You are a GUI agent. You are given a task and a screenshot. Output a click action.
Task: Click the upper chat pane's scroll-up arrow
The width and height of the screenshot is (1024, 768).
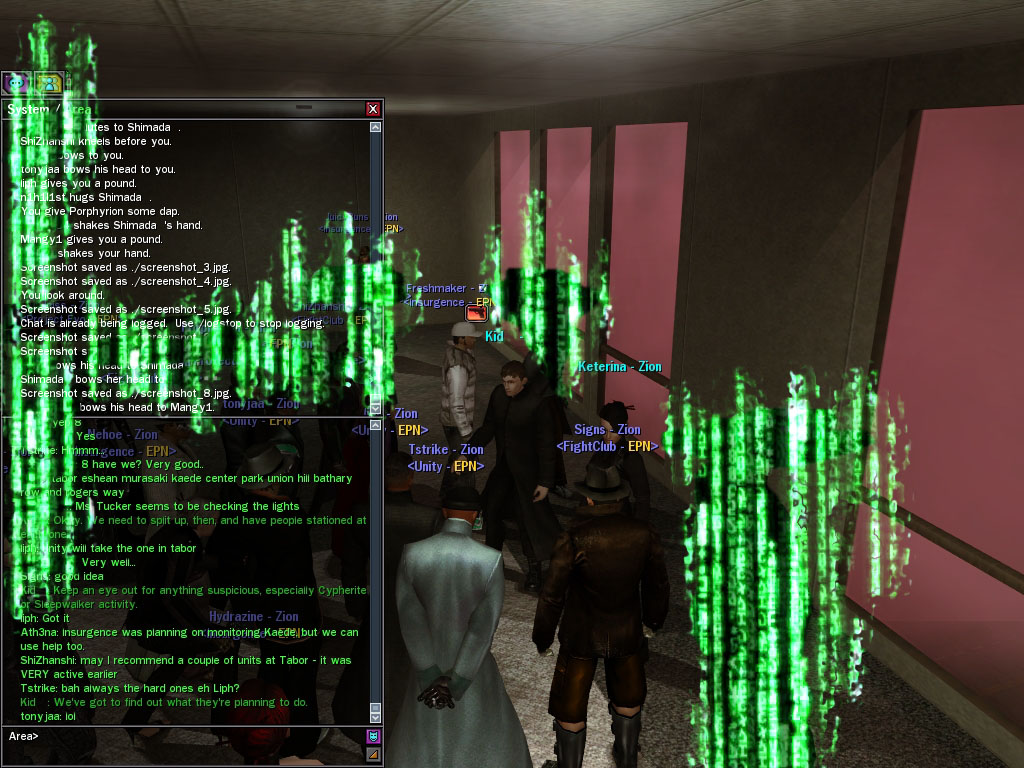pyautogui.click(x=376, y=127)
